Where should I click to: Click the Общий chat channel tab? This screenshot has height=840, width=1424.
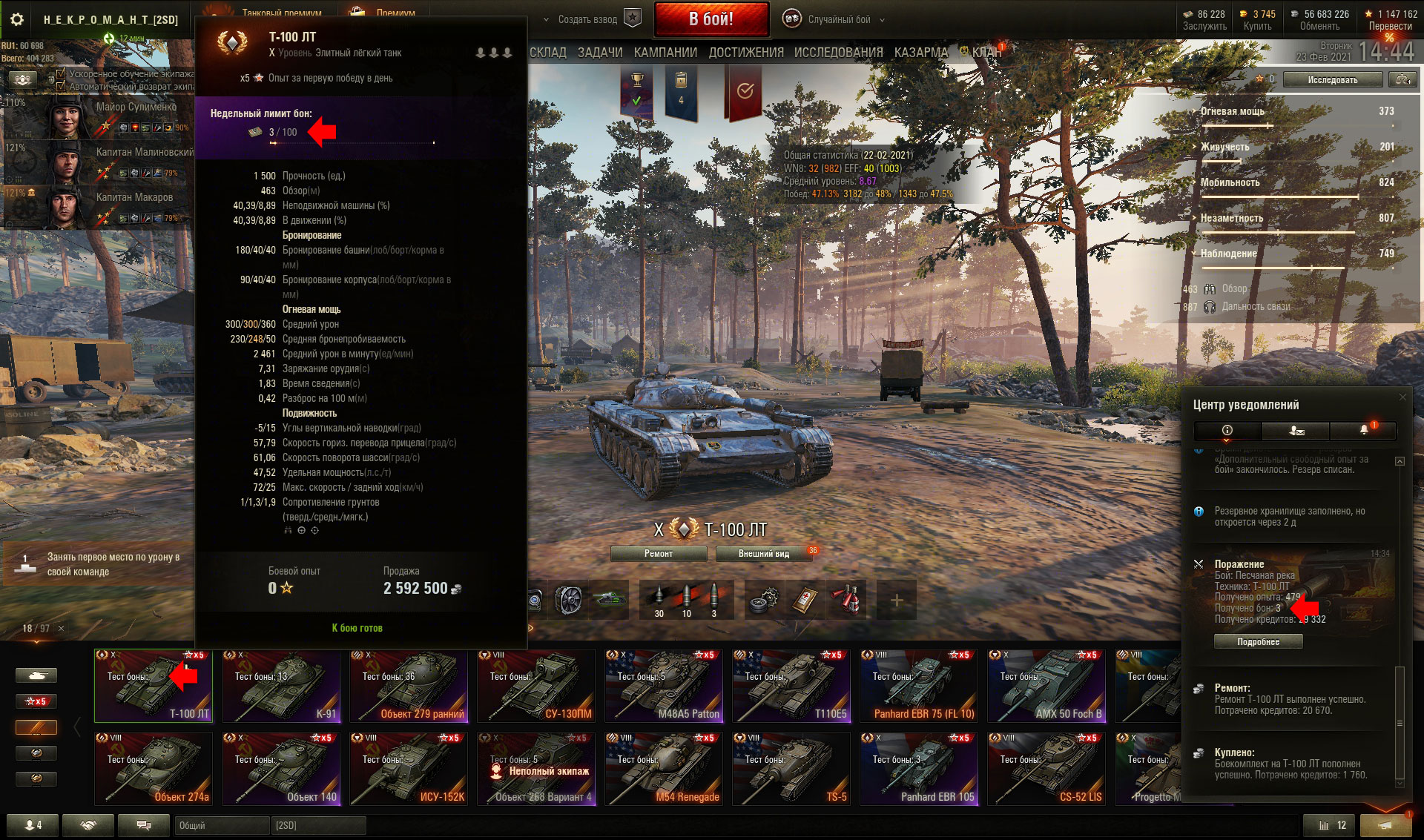pyautogui.click(x=220, y=825)
